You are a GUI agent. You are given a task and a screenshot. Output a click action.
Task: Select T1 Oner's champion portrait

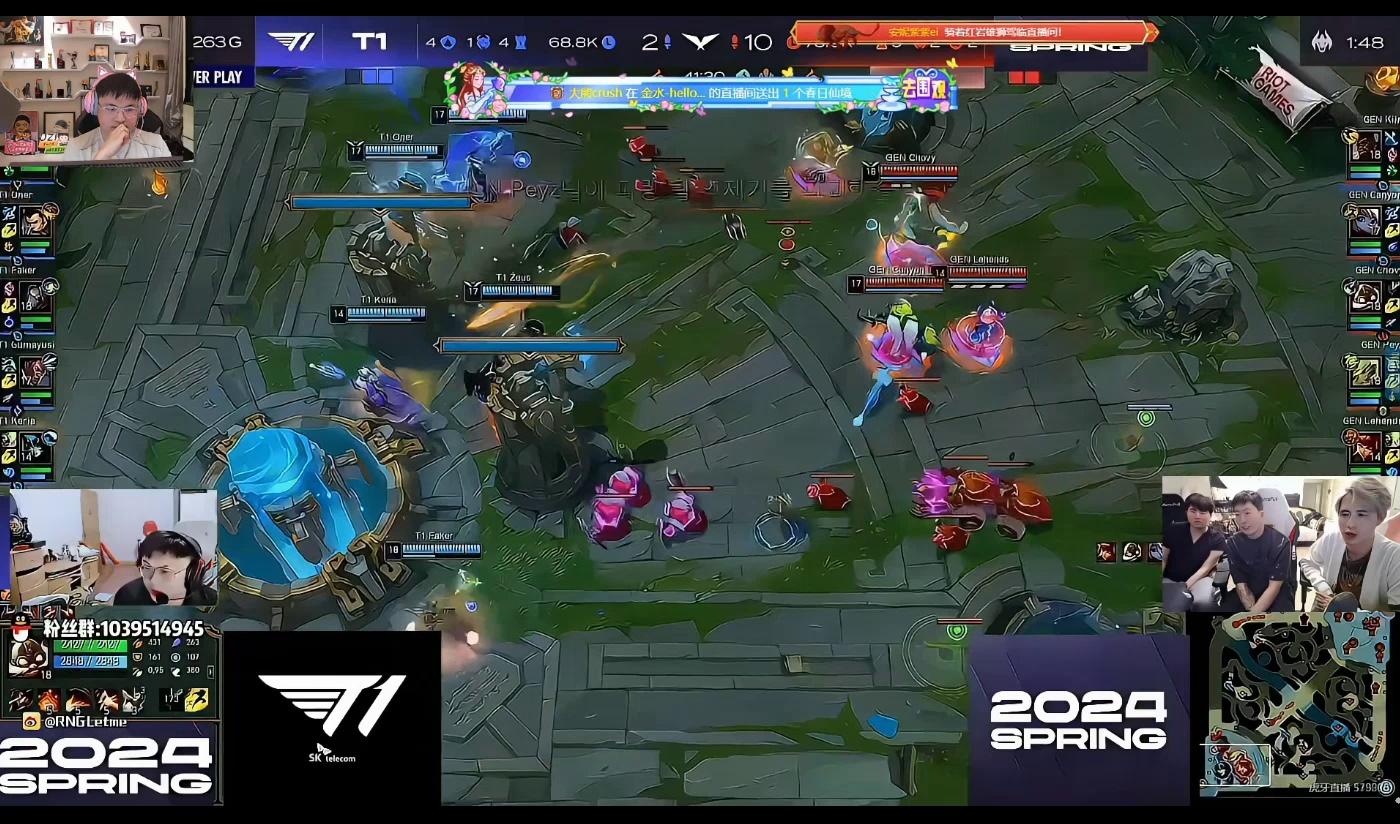[38, 222]
